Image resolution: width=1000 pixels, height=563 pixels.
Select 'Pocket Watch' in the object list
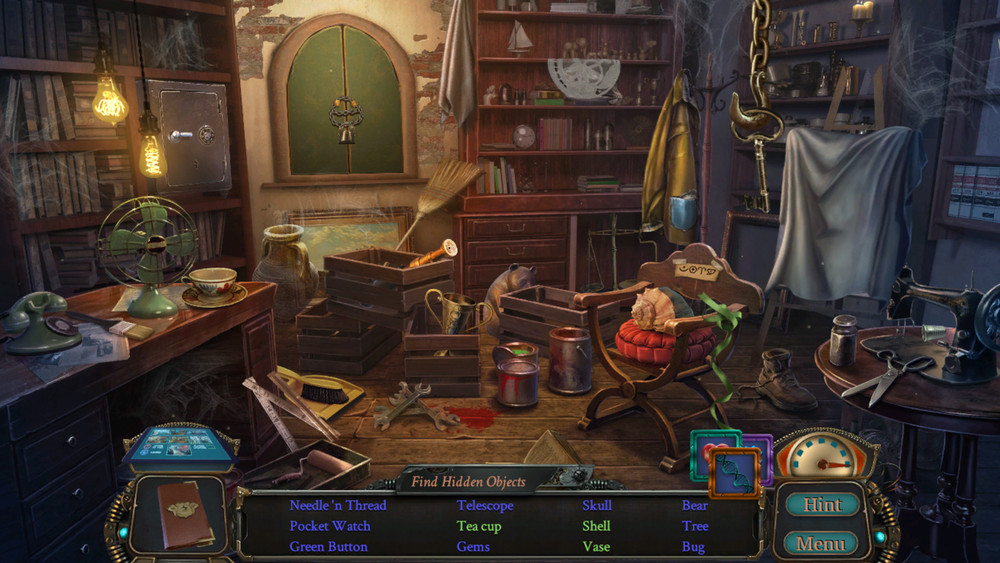330,526
